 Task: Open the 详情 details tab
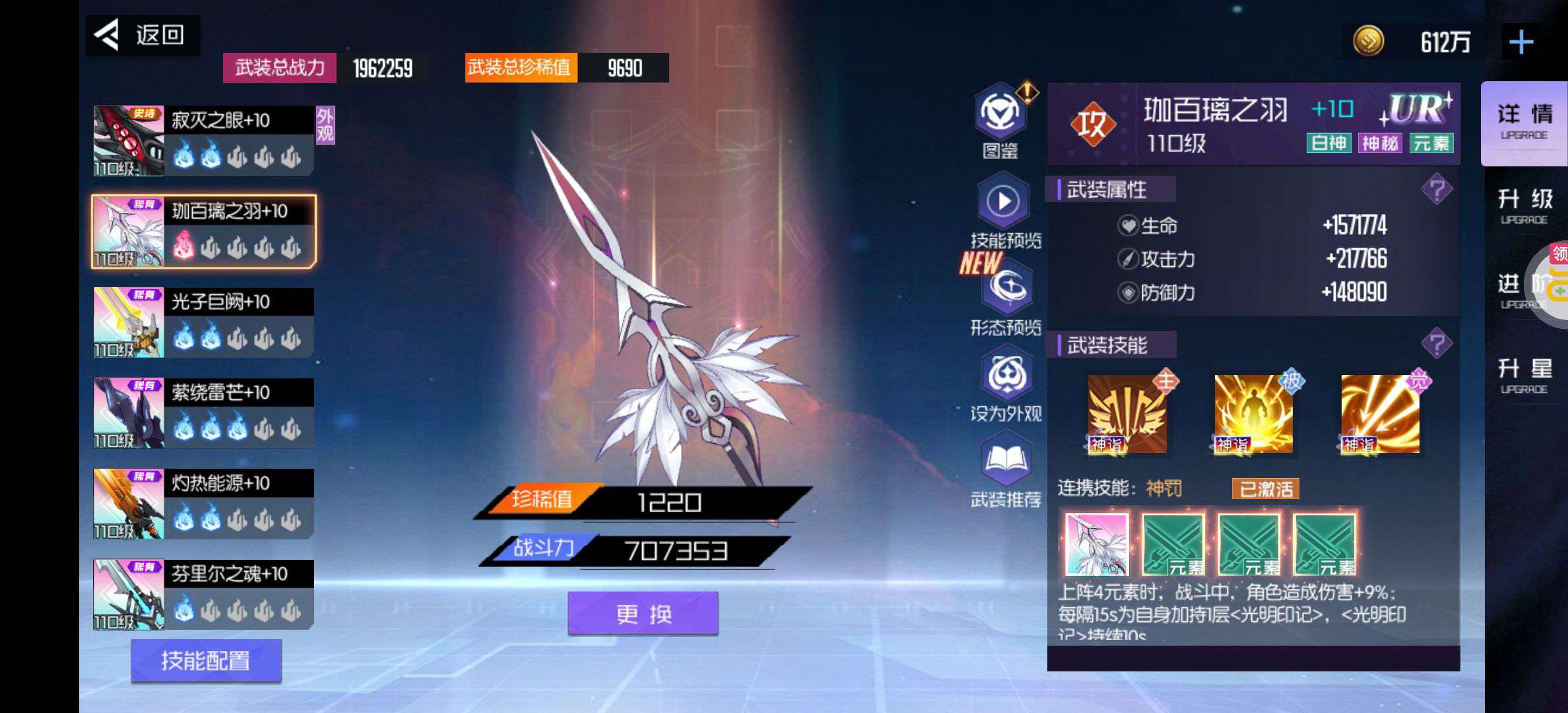pyautogui.click(x=1524, y=122)
